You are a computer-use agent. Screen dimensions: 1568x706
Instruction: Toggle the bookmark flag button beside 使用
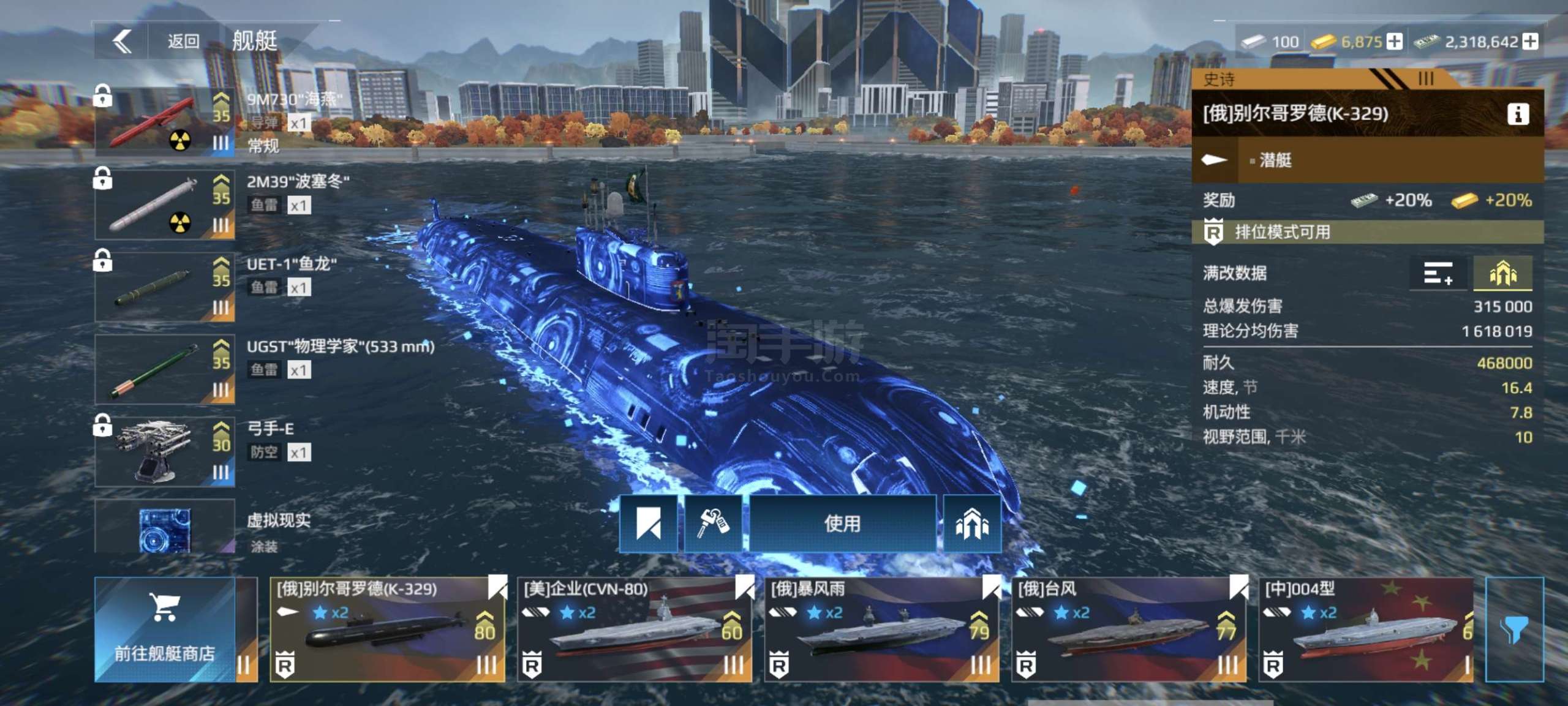point(649,524)
